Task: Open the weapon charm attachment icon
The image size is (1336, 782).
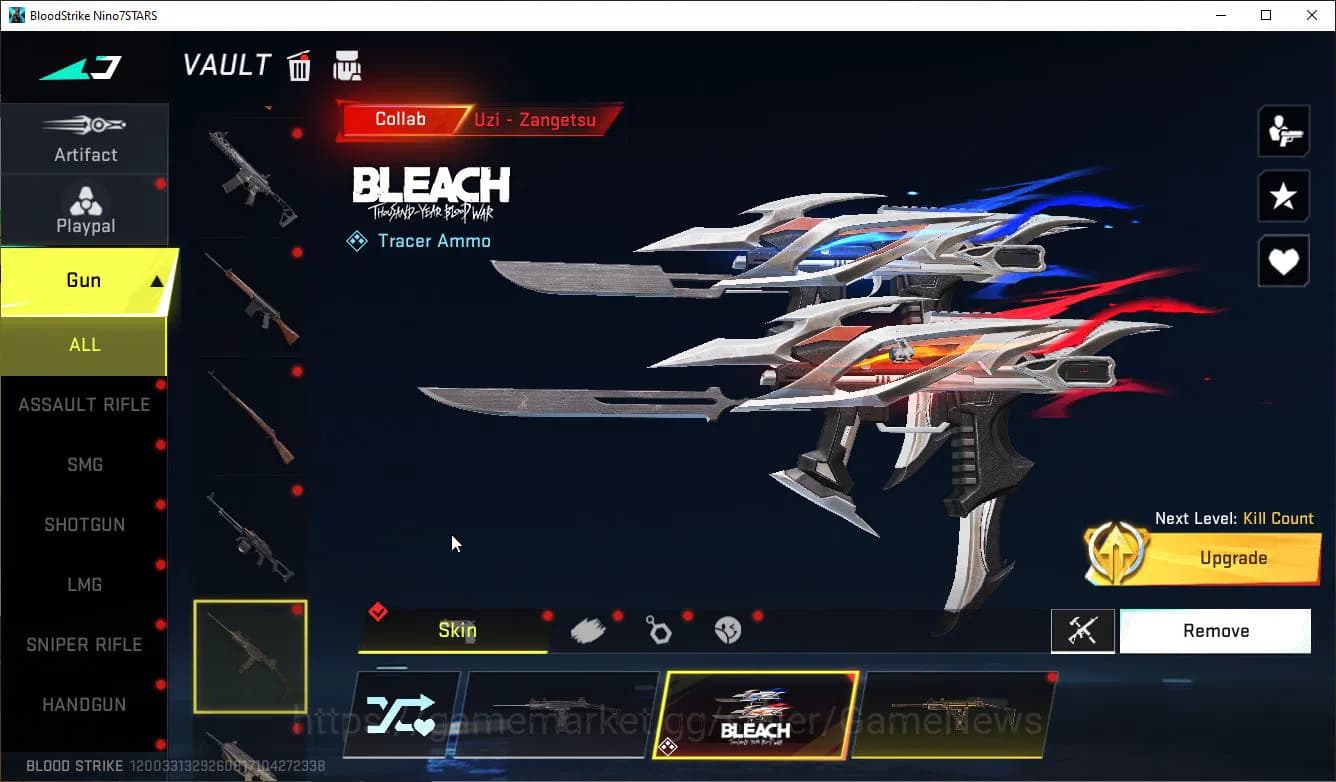Action: 660,629
